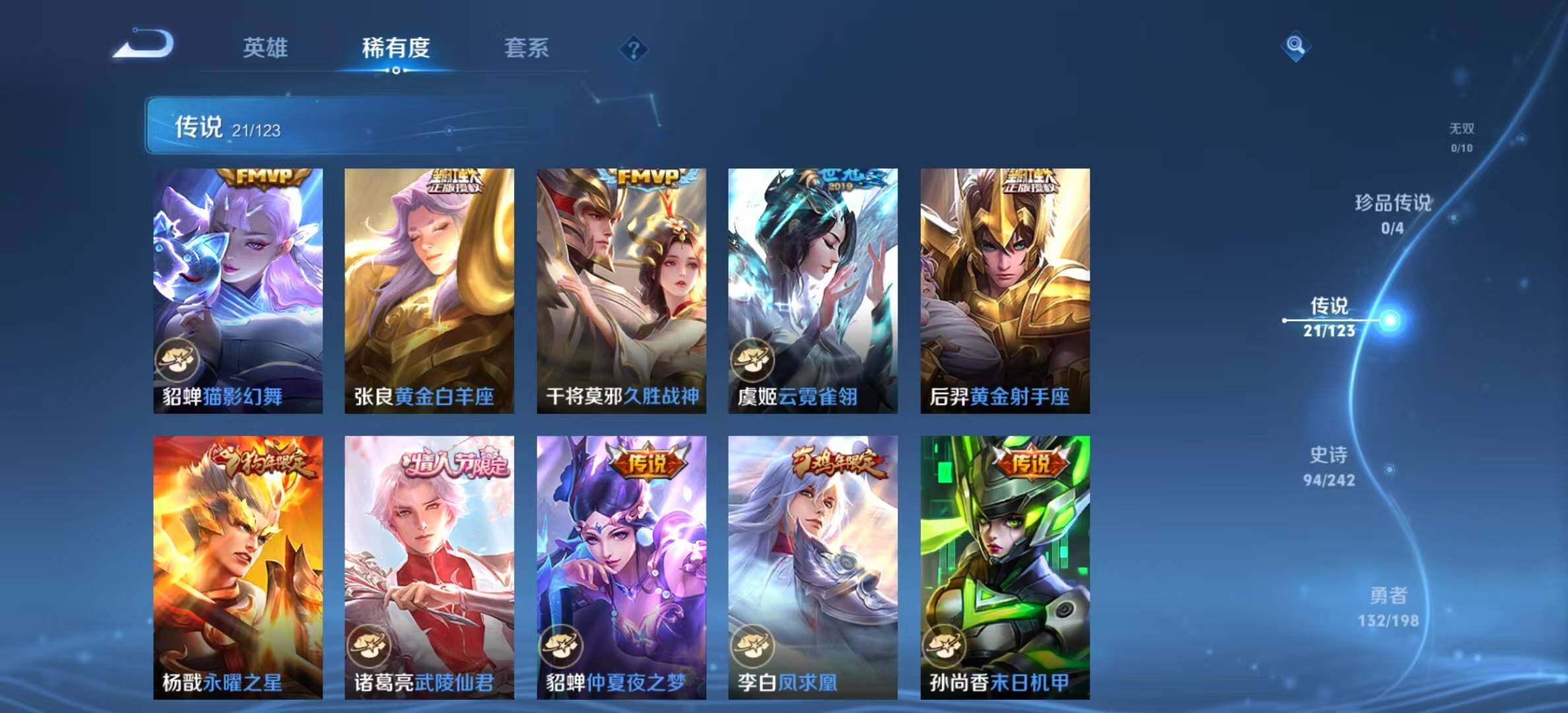Image resolution: width=1568 pixels, height=713 pixels.
Task: Choose 张良 黄金白羊座 skin card
Action: pos(429,290)
